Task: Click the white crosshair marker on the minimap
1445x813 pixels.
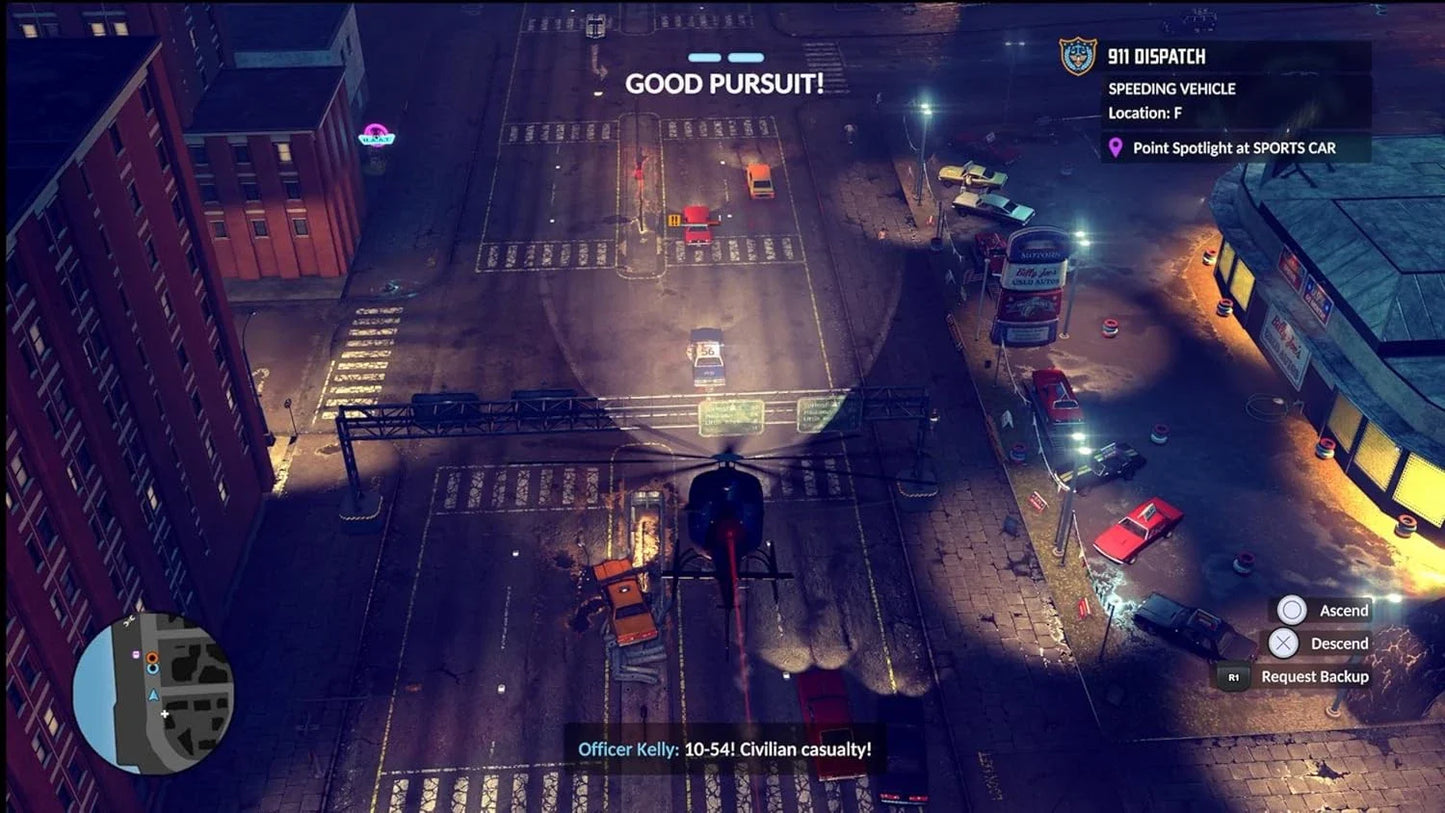Action: pos(164,714)
